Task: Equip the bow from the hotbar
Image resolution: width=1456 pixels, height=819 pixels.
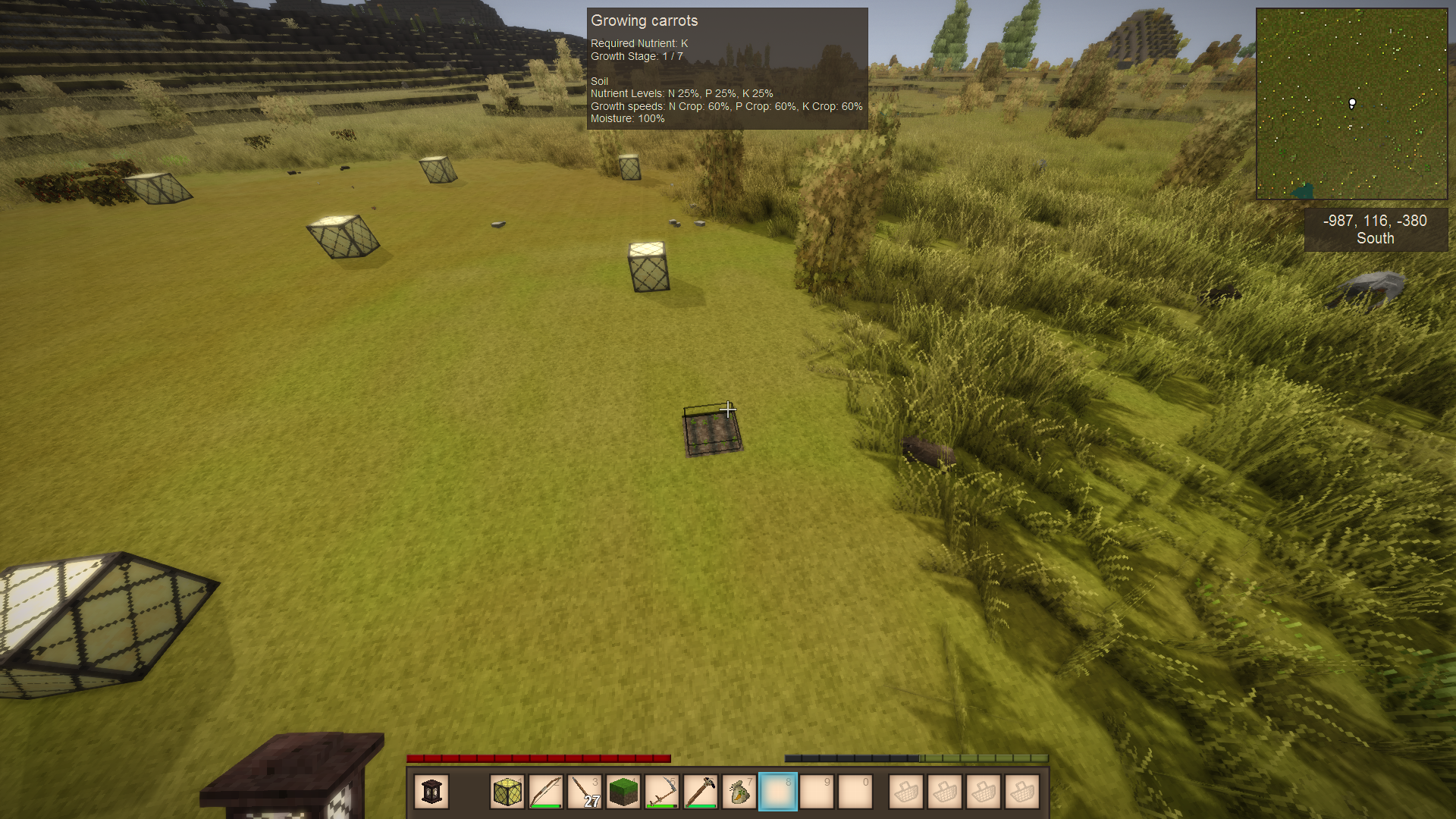Action: (x=546, y=792)
